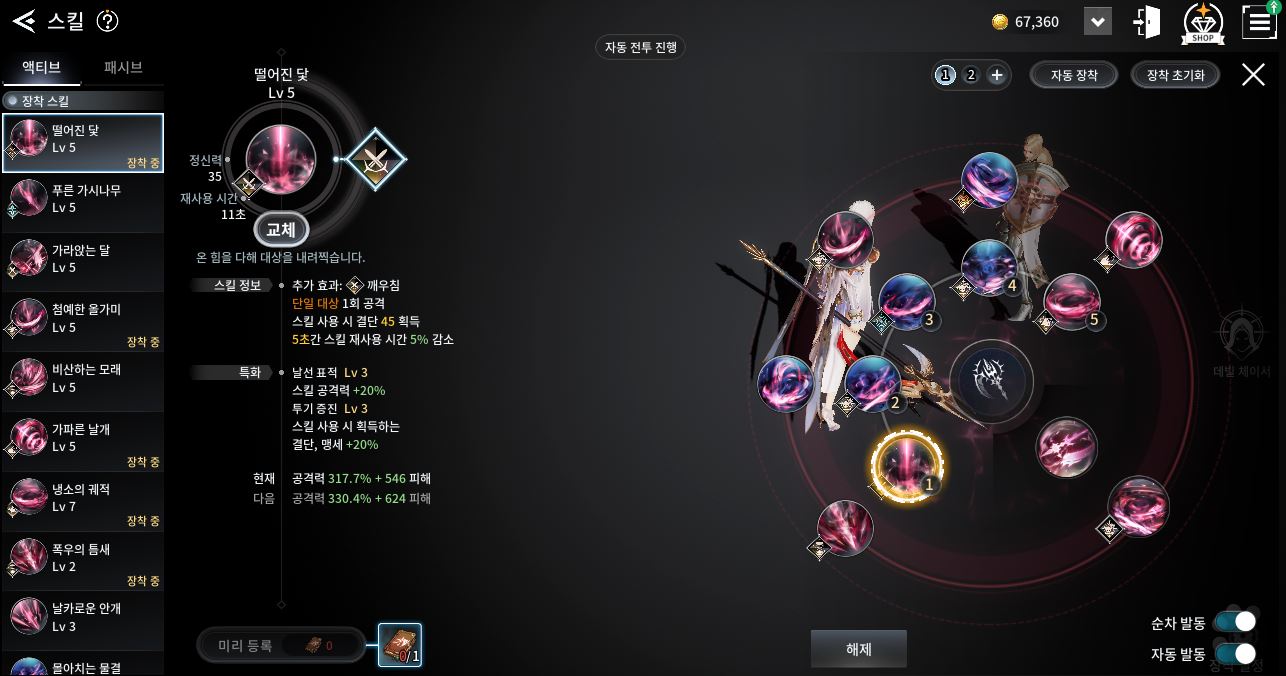The height and width of the screenshot is (676, 1286).
Task: Select the 액티브 tab
Action: (41, 68)
